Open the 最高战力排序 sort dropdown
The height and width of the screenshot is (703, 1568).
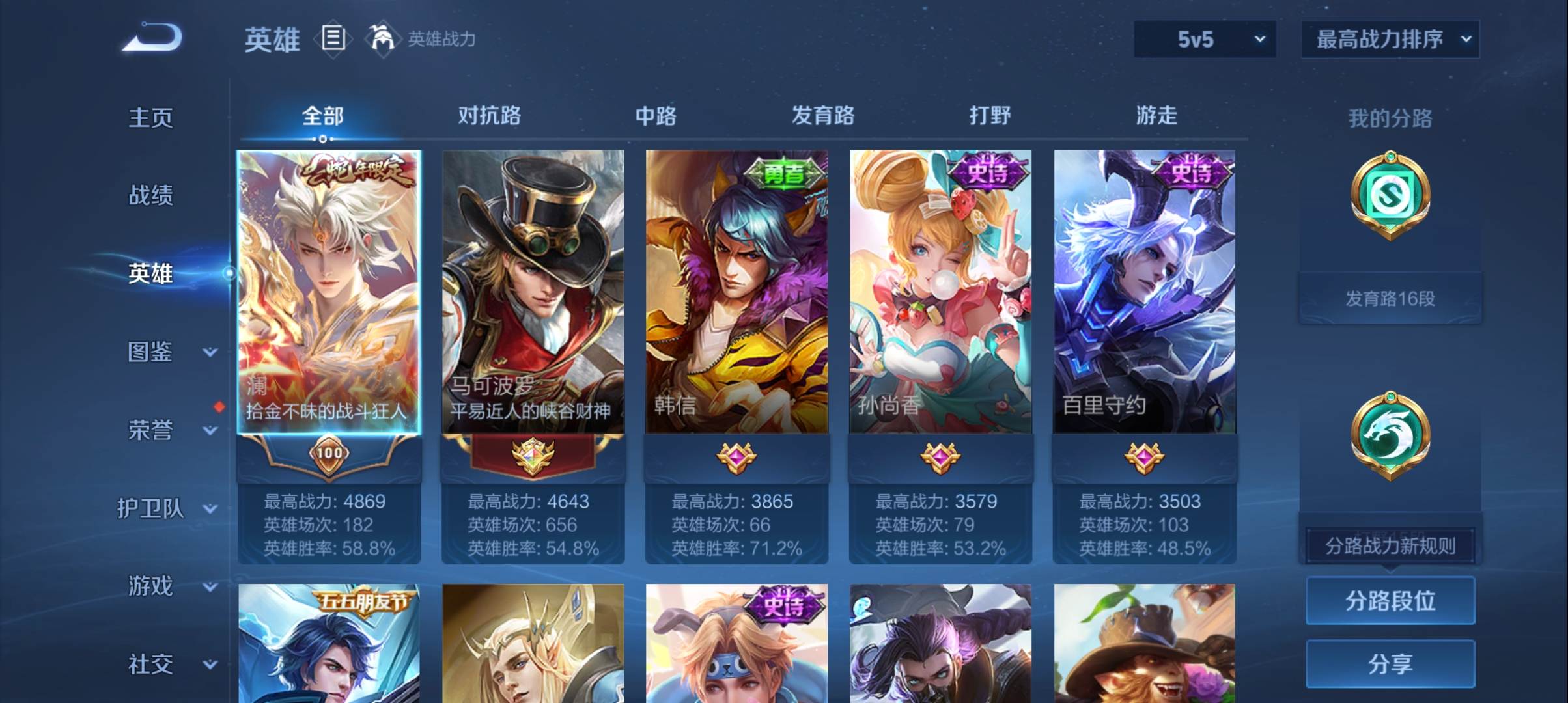coord(1390,39)
